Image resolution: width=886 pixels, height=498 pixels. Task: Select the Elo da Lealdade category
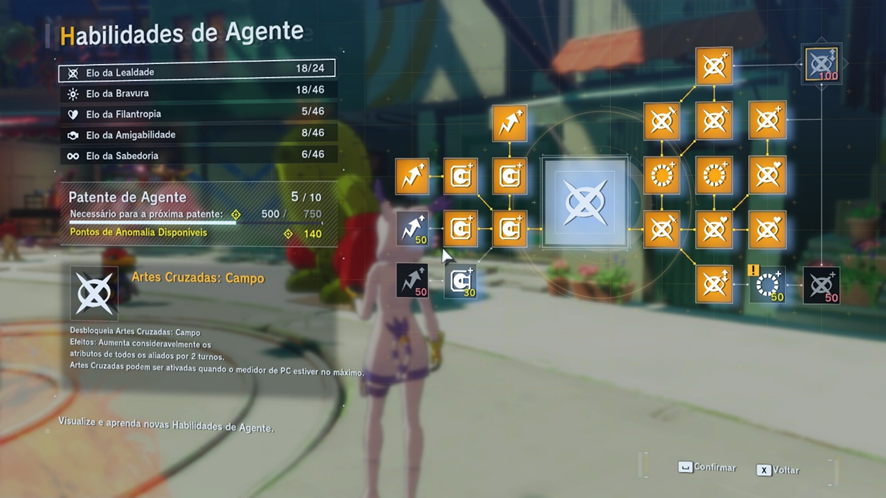(x=197, y=72)
